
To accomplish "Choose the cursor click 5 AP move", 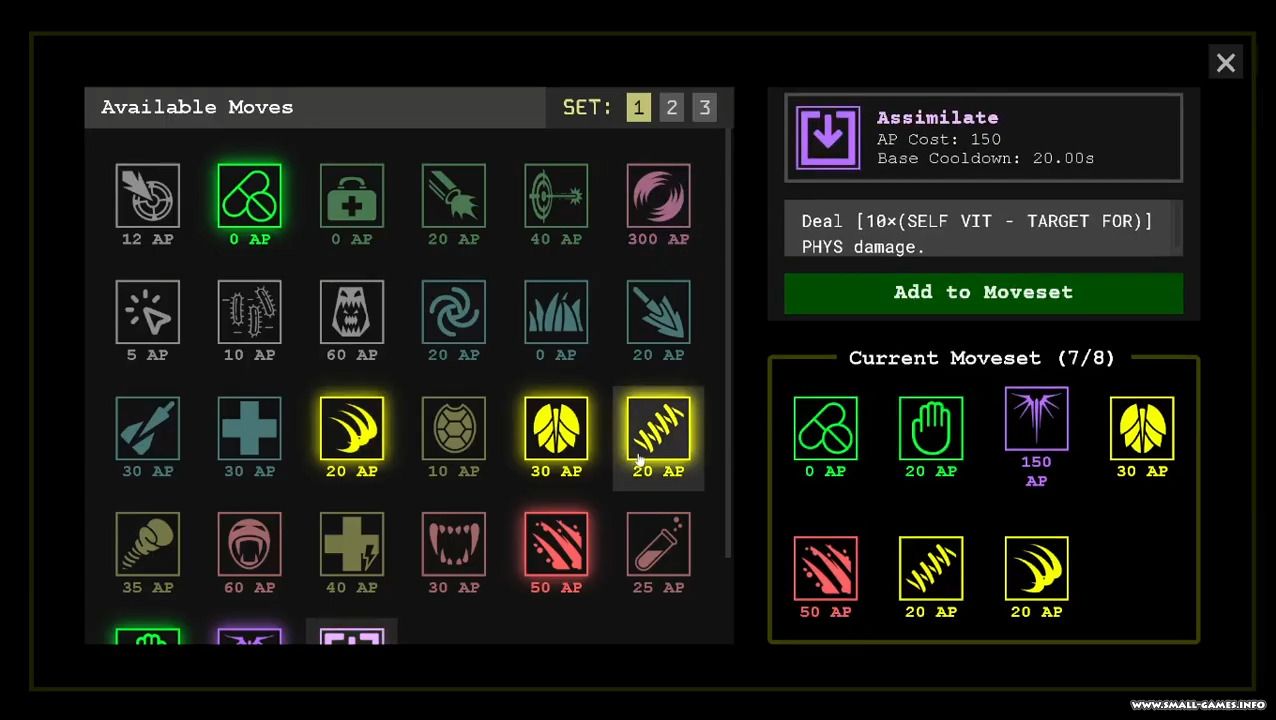I will 147,312.
